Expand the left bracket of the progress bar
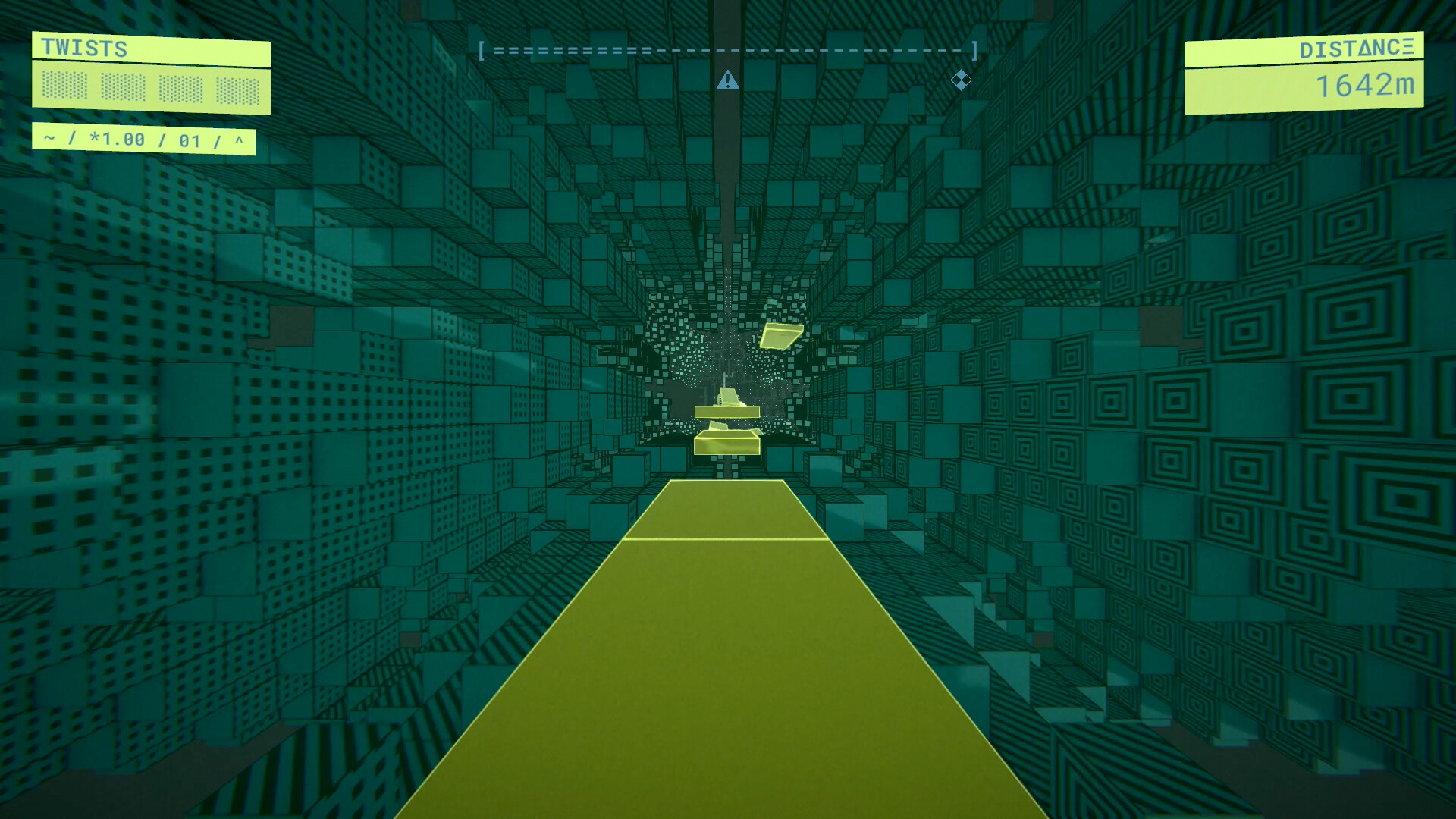Screen dimensions: 1456x819 tap(483, 52)
